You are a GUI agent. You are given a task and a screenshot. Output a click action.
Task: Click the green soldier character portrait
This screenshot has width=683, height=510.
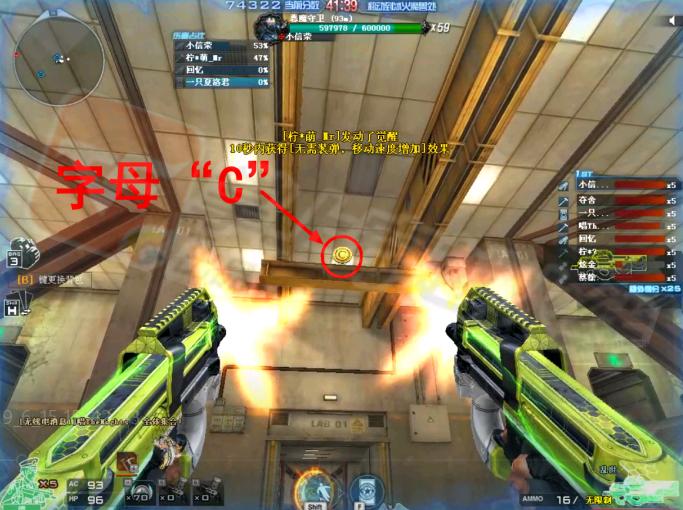pos(25,485)
